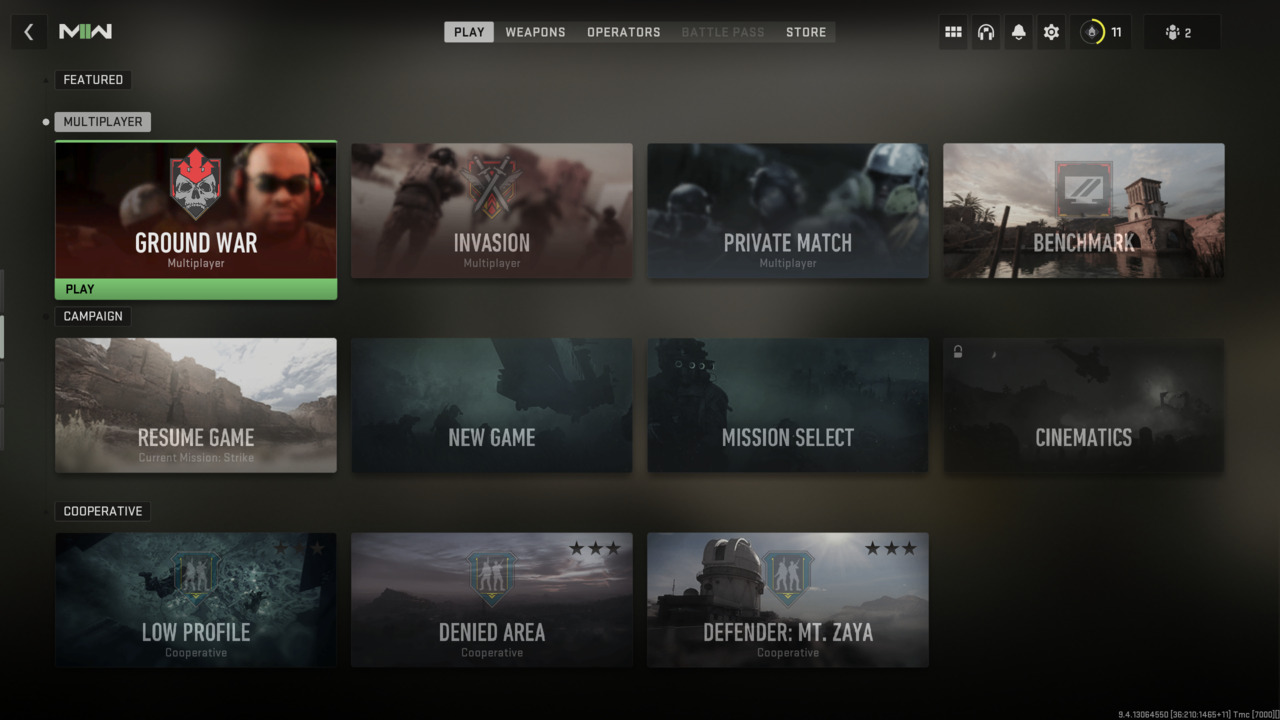Select the INVASION multiplayer tile

point(491,211)
